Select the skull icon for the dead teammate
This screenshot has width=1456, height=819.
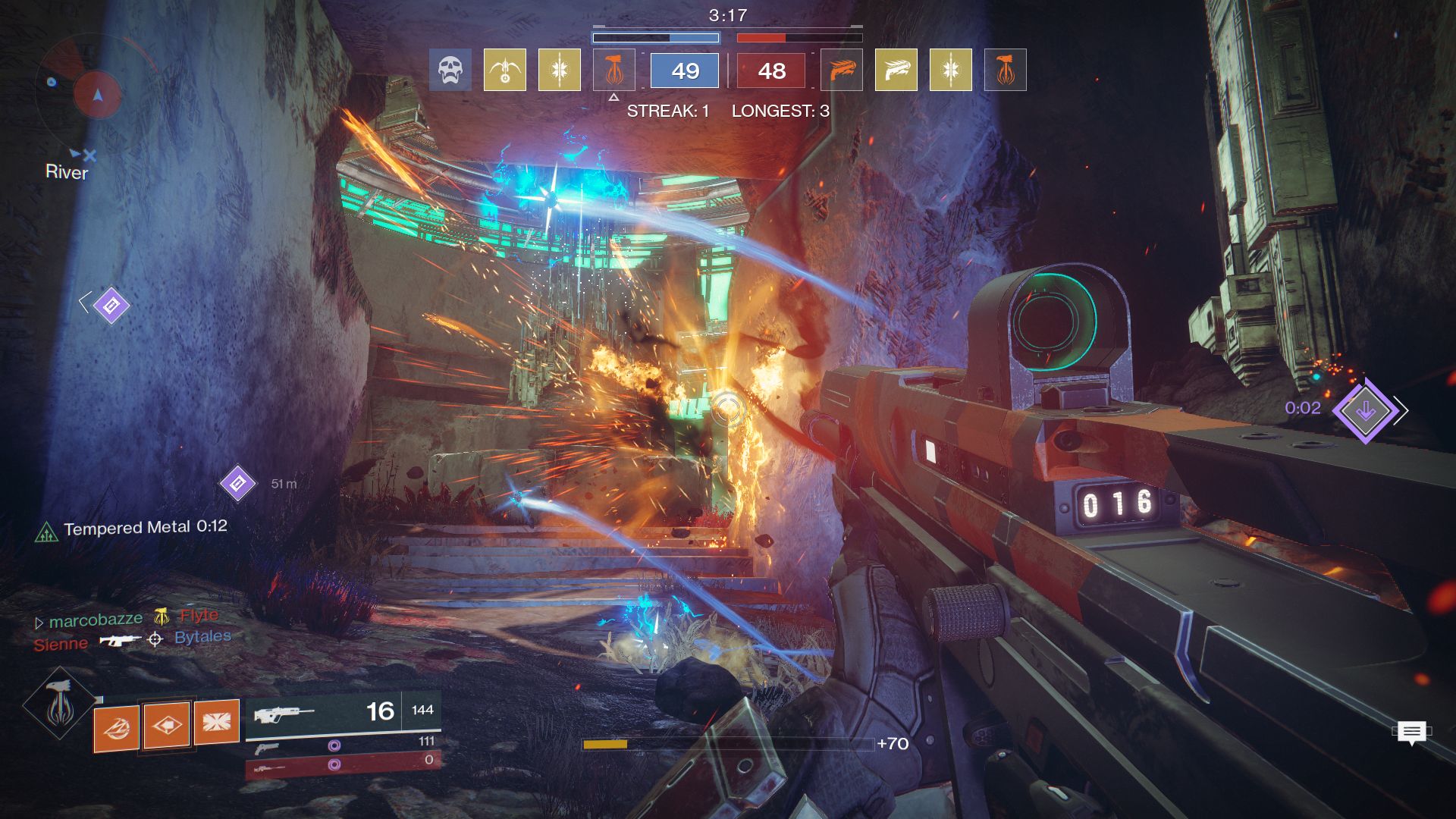(x=450, y=71)
